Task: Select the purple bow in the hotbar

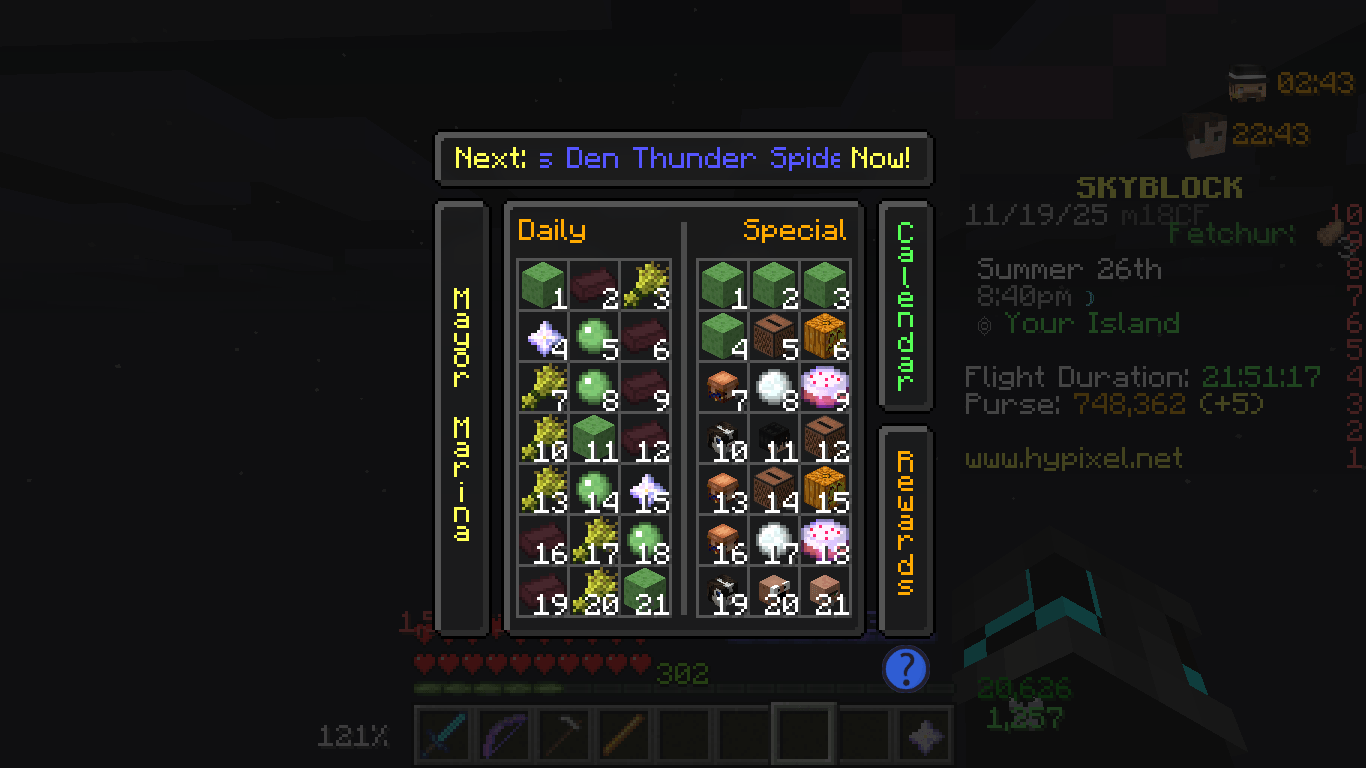Action: [502, 733]
